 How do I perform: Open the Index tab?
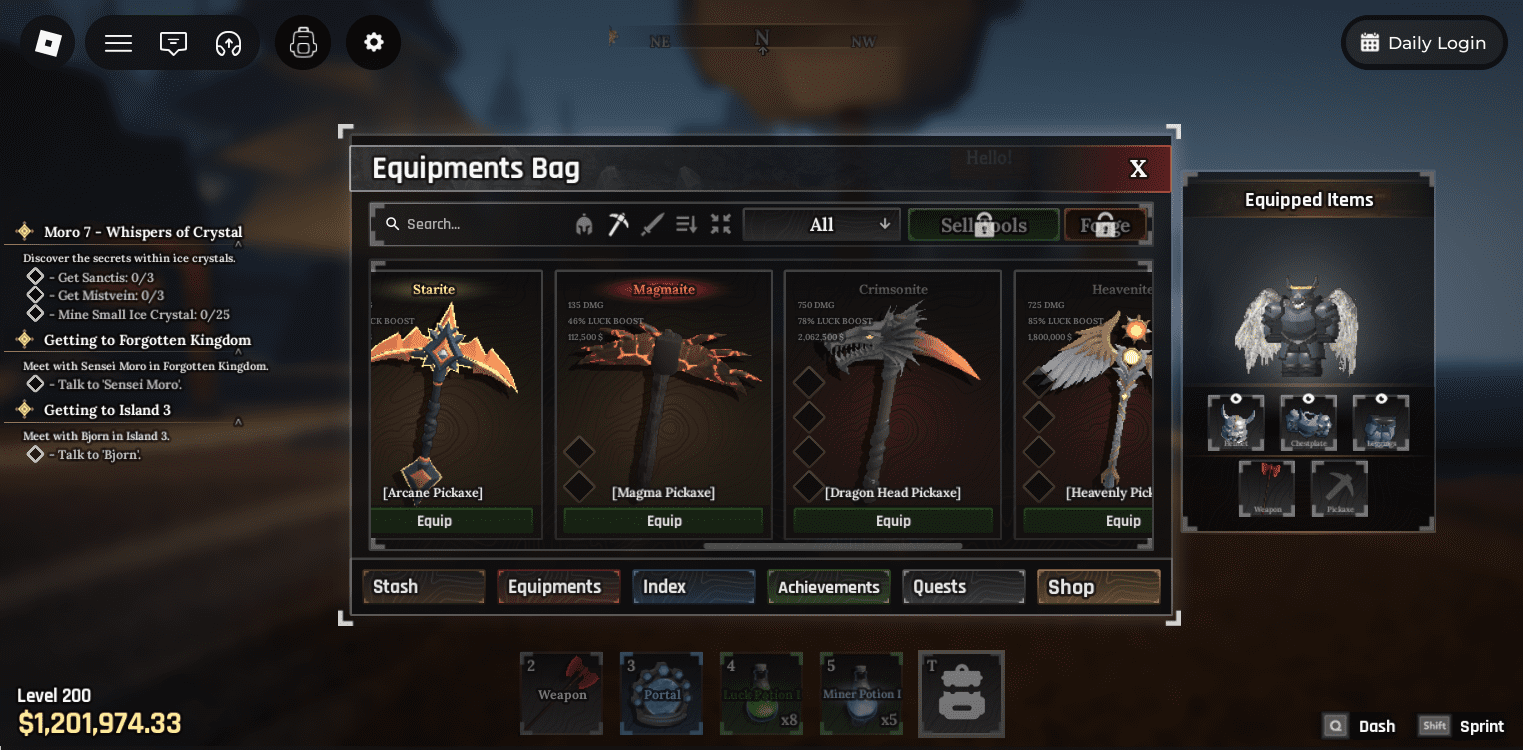point(692,587)
